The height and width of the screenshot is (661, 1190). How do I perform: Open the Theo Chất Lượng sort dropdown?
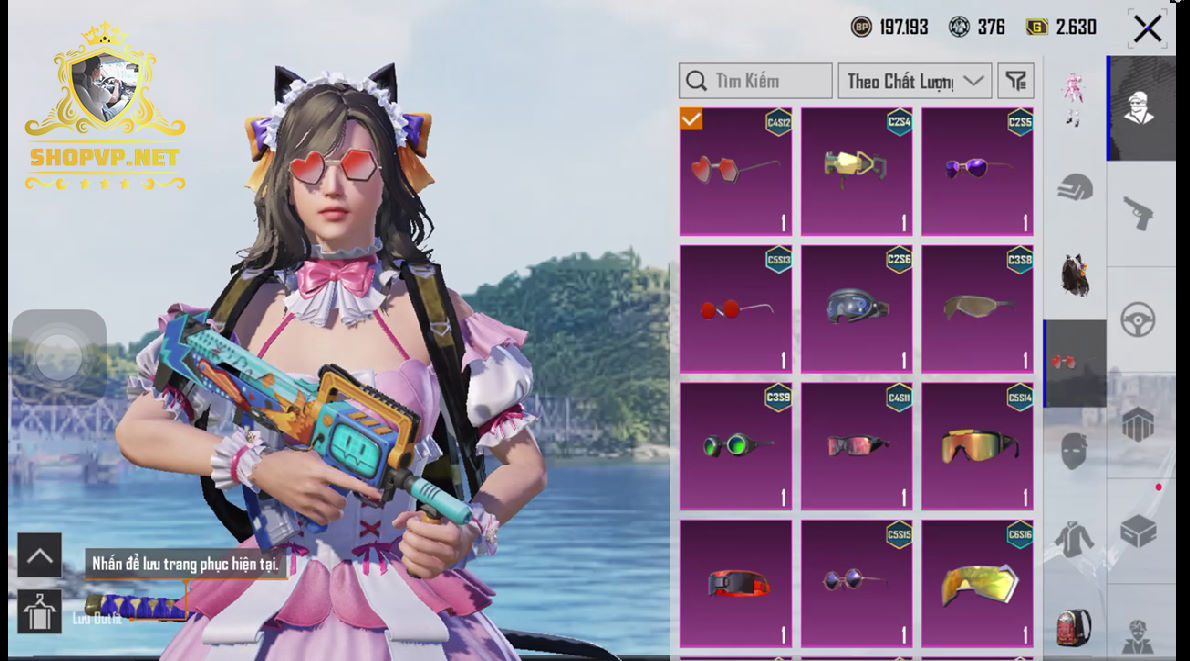point(914,81)
